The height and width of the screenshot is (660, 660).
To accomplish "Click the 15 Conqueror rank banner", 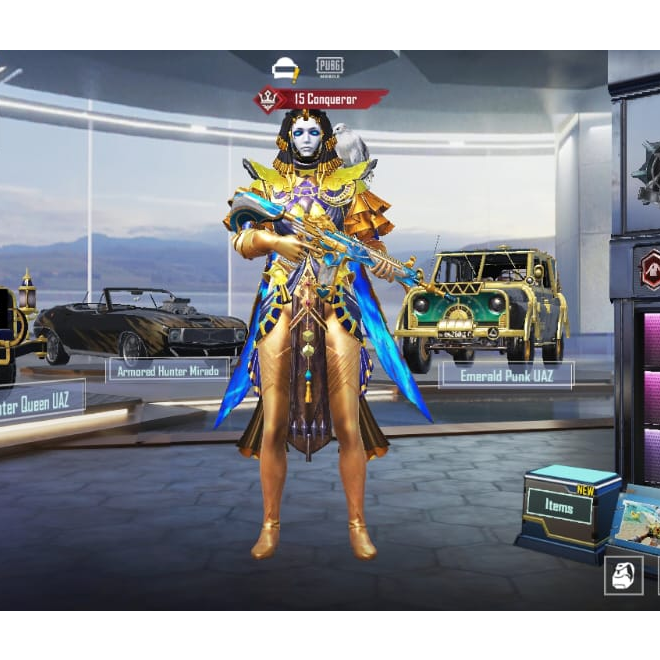I will [x=321, y=99].
